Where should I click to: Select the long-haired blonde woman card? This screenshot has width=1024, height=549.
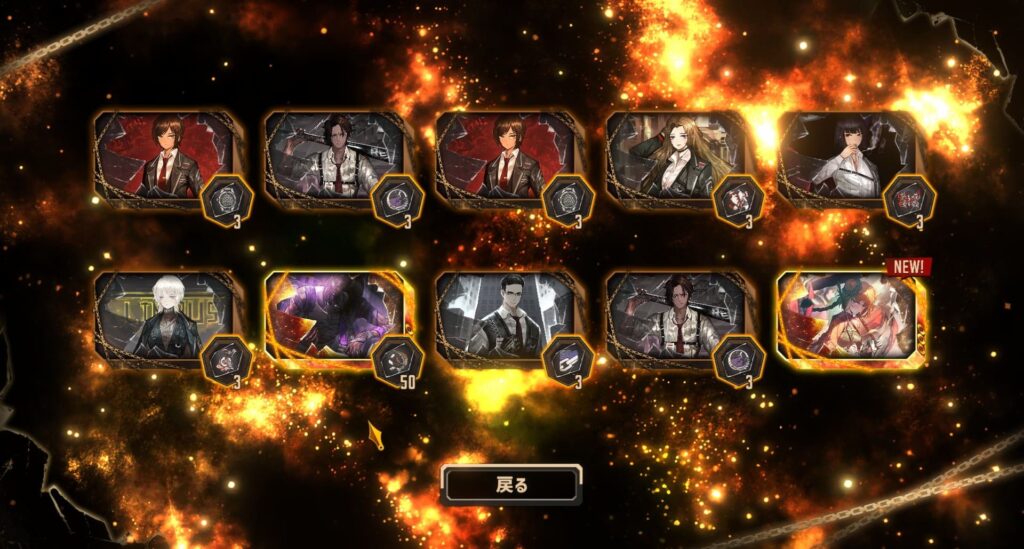[x=678, y=157]
